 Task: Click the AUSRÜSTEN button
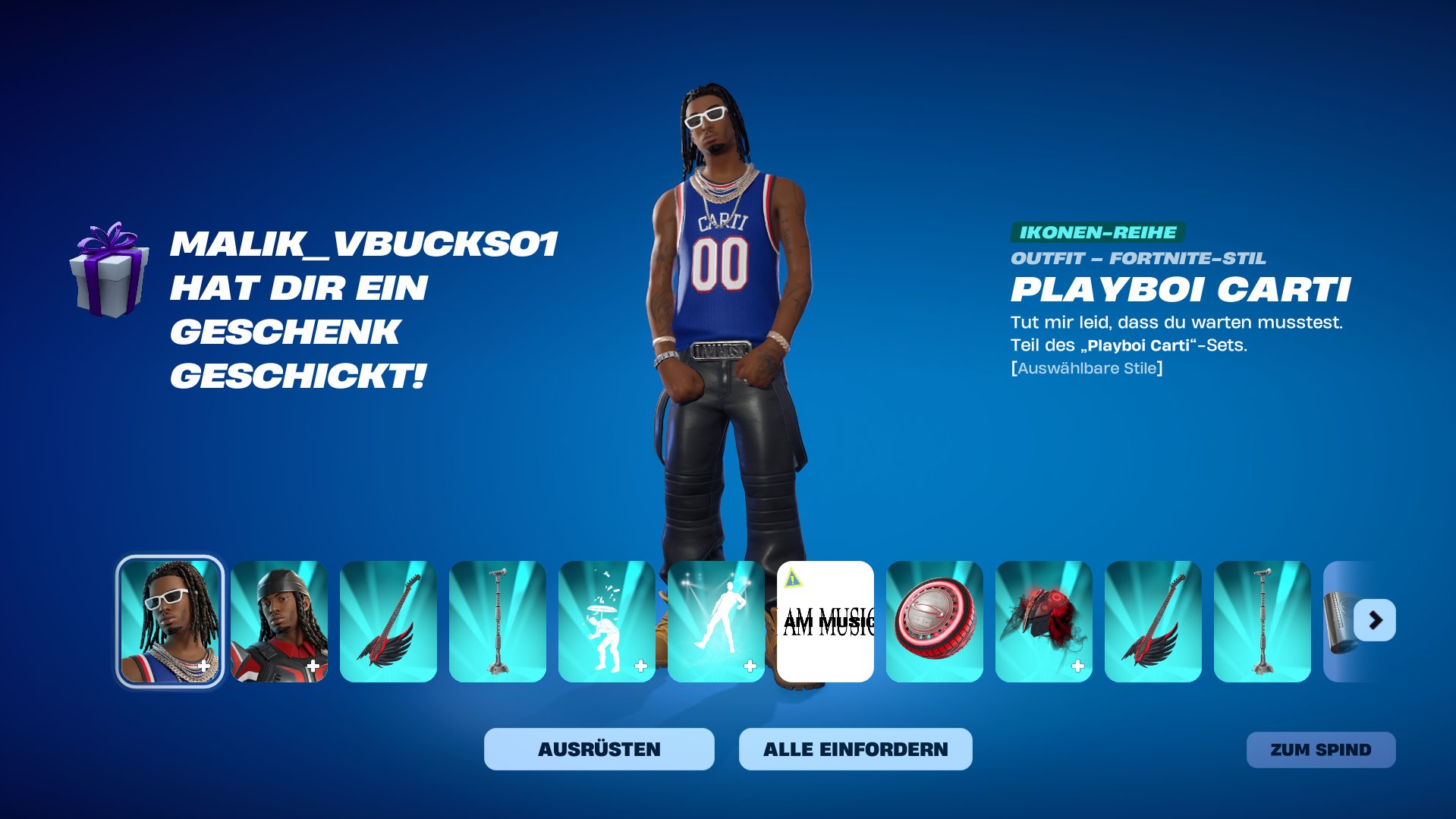pos(599,749)
